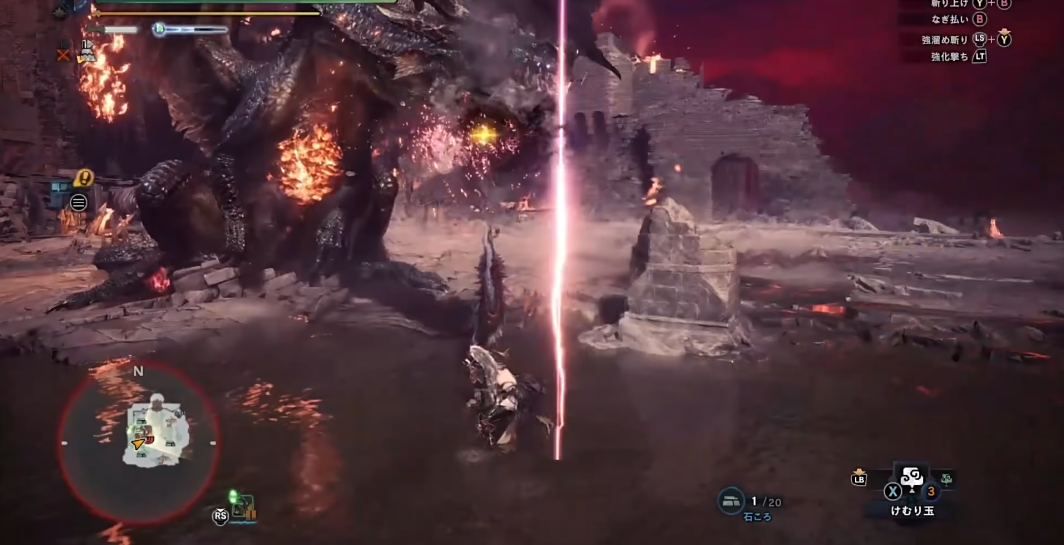Viewport: 1064px width, 545px height.
Task: Open the yellow exclamation notification icon
Action: (84, 179)
